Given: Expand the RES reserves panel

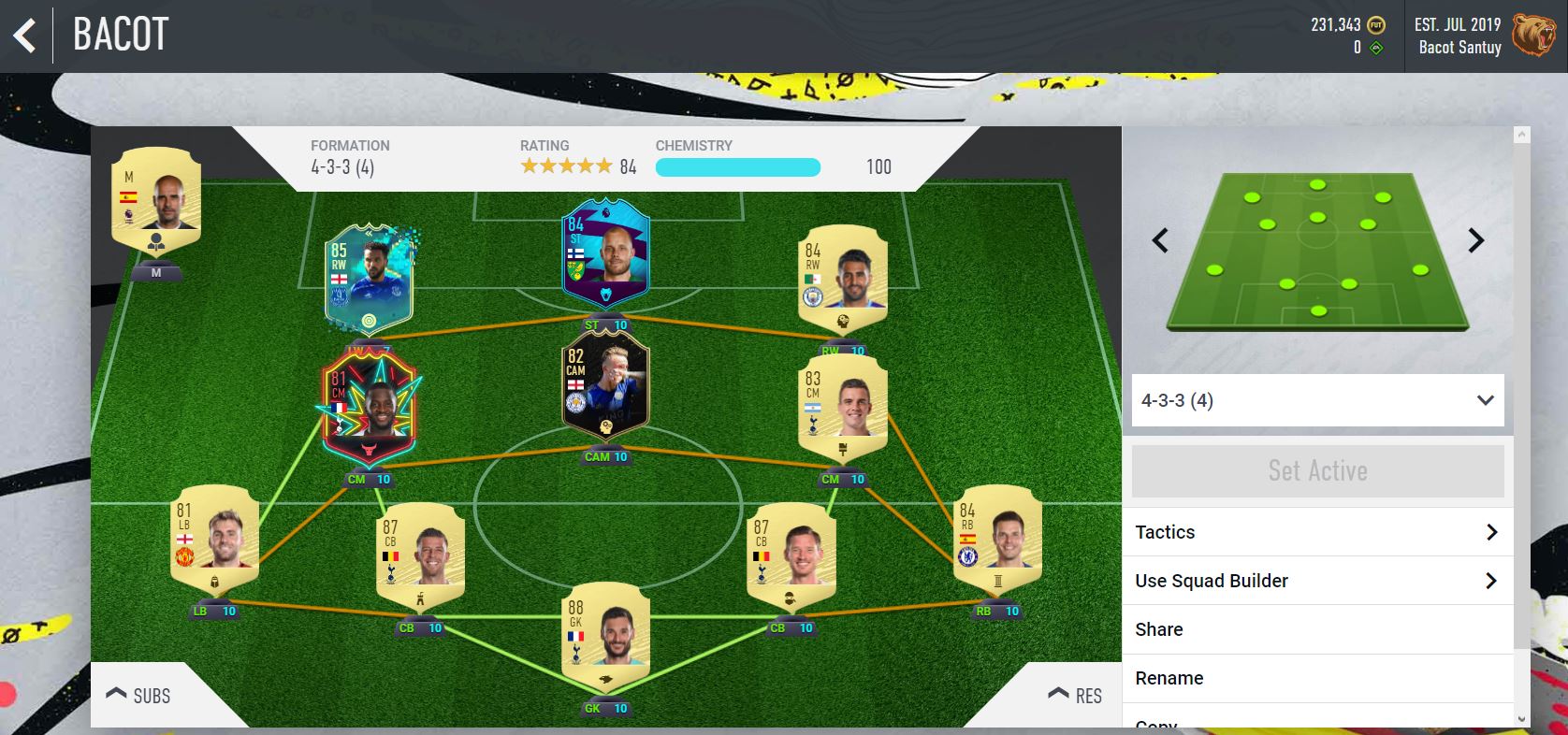Looking at the screenshot, I should 1075,696.
